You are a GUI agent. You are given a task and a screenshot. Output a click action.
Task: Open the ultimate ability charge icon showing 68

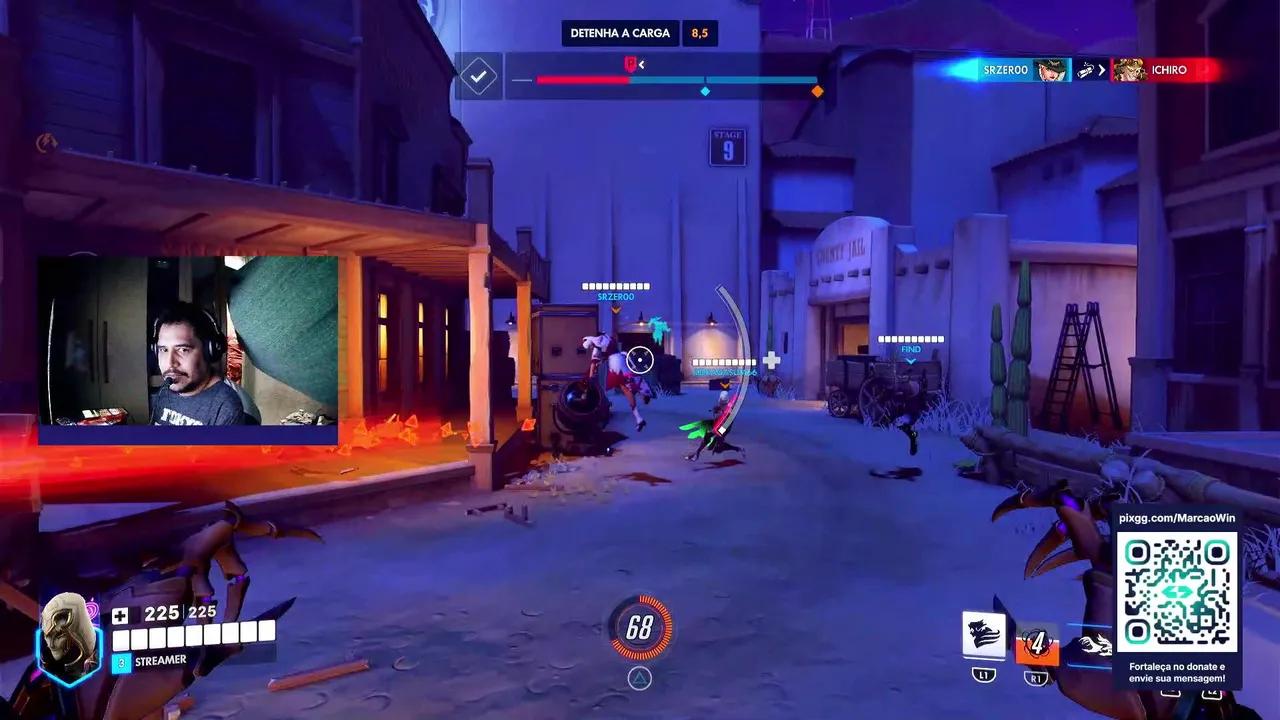[x=640, y=627]
